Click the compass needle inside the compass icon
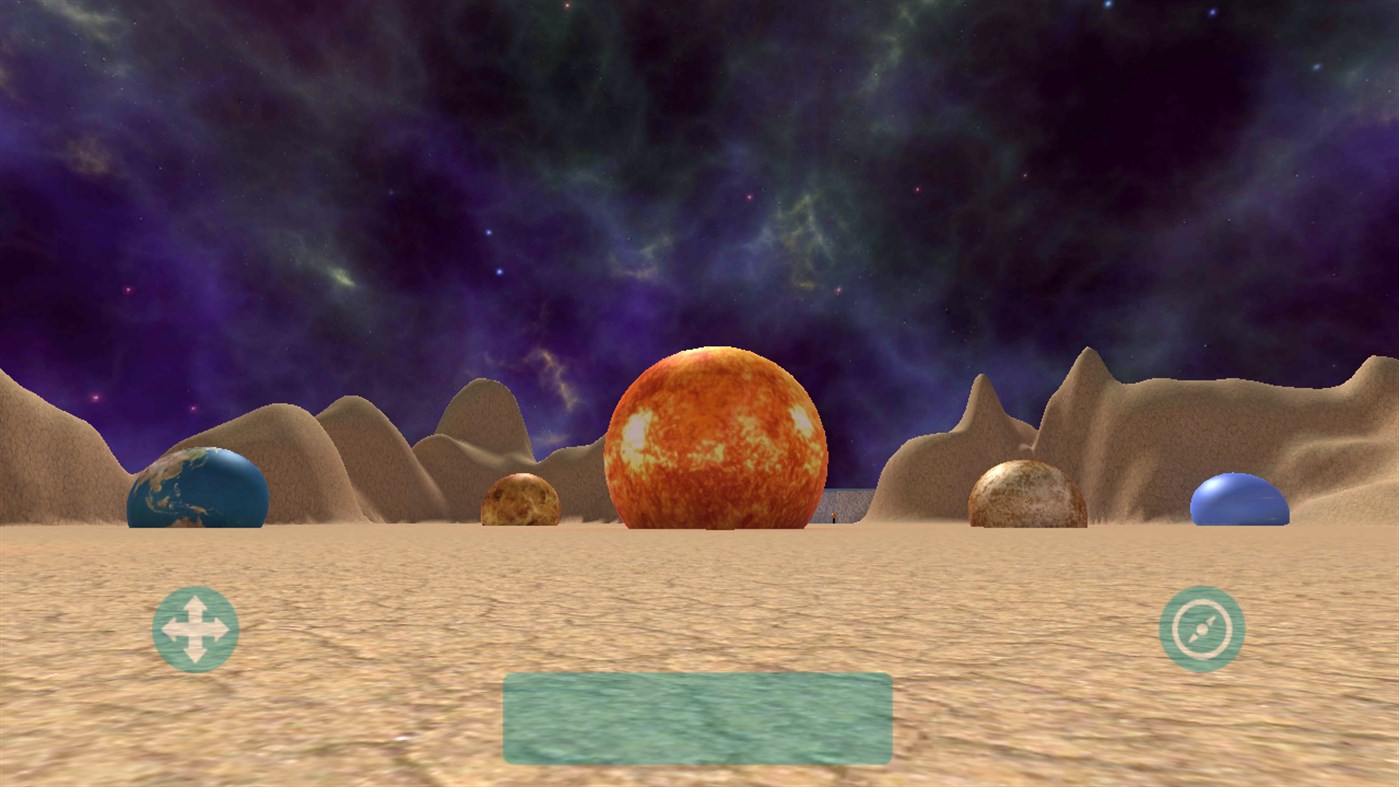This screenshot has height=787, width=1399. click(x=1202, y=629)
